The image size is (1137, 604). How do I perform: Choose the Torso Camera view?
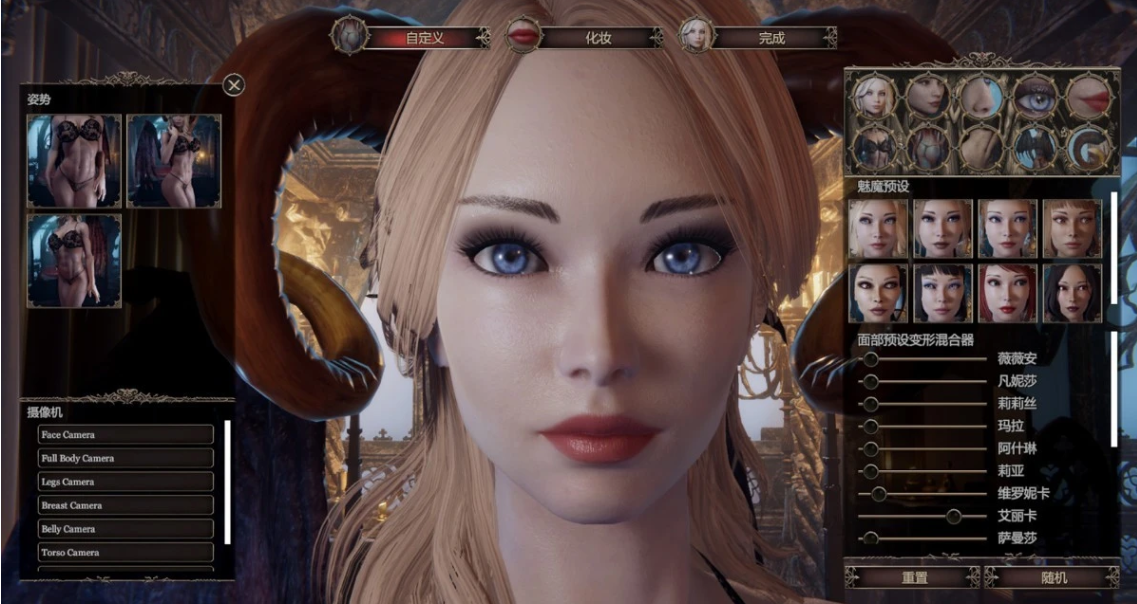tap(126, 552)
